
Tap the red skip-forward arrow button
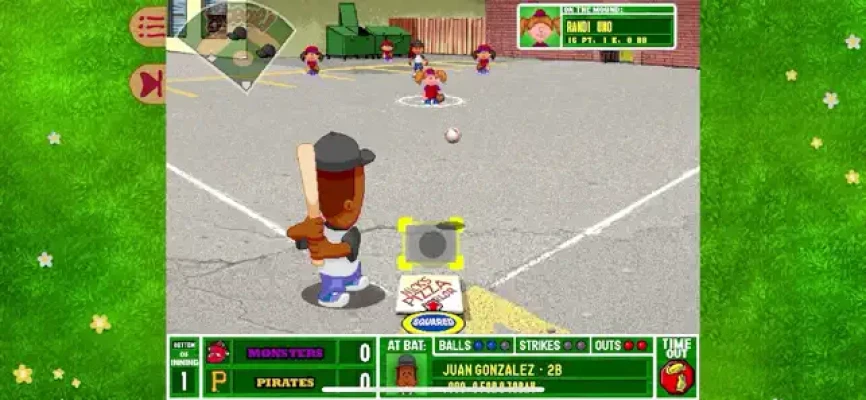(149, 83)
